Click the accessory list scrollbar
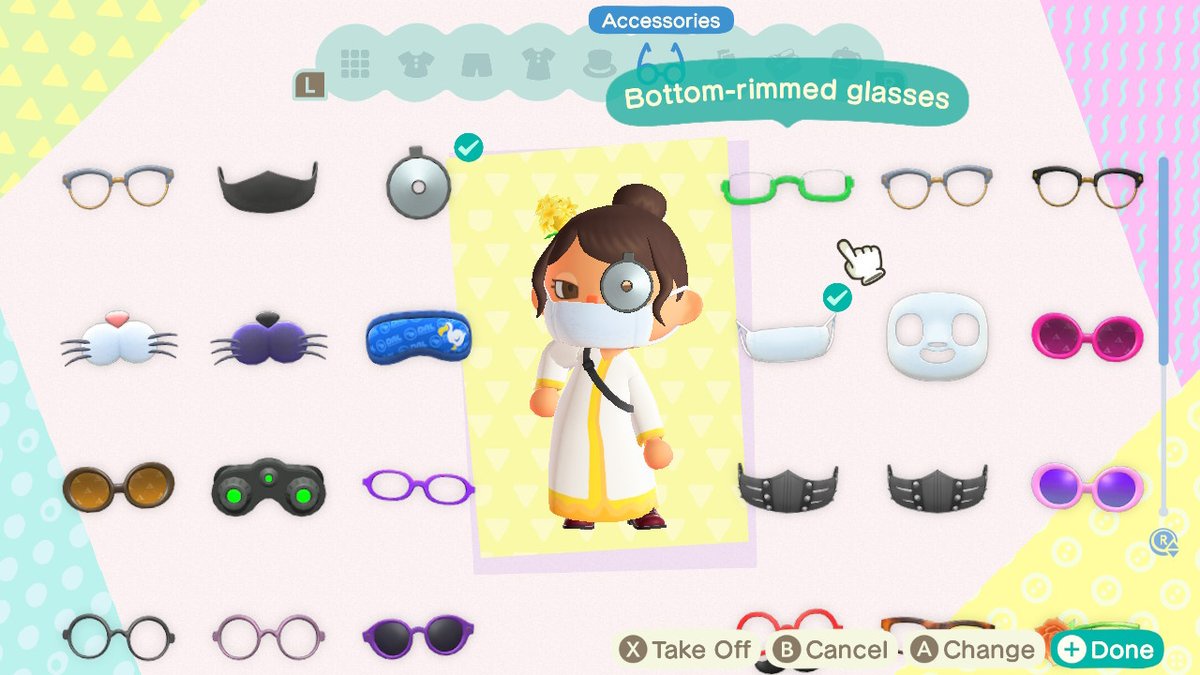The image size is (1200, 675). (1163, 262)
